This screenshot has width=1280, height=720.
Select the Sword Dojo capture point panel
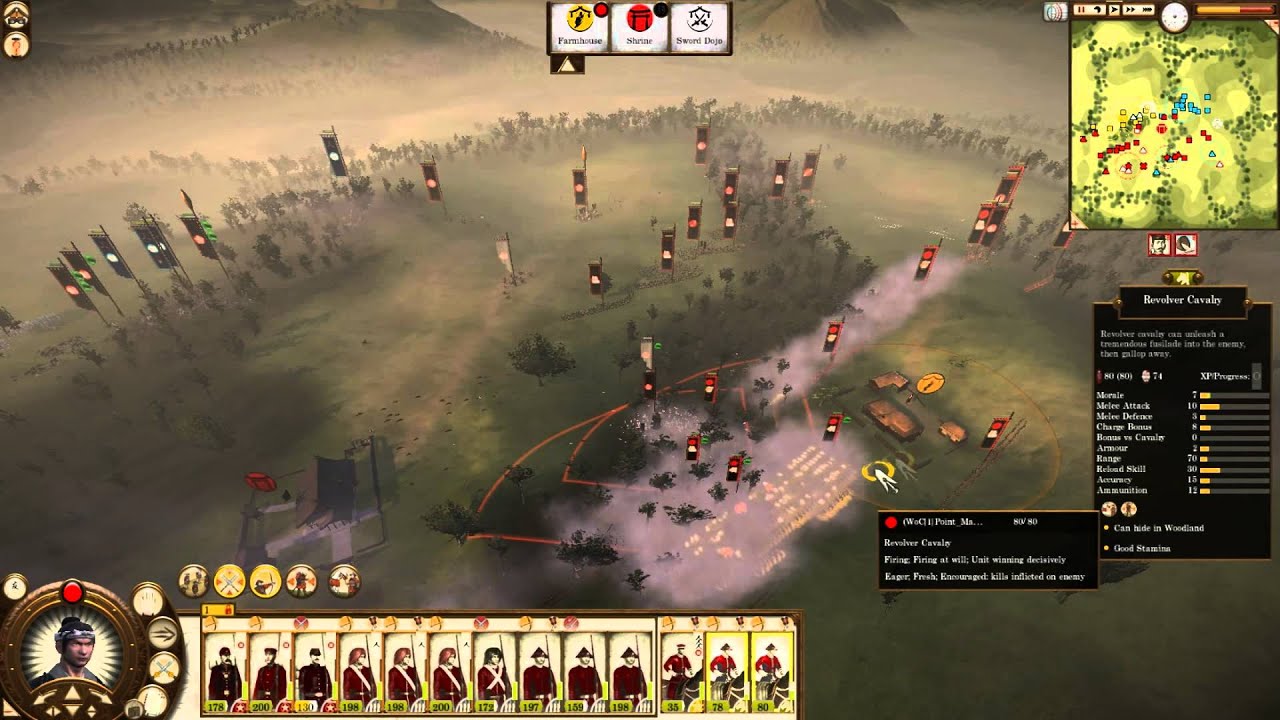coord(699,28)
